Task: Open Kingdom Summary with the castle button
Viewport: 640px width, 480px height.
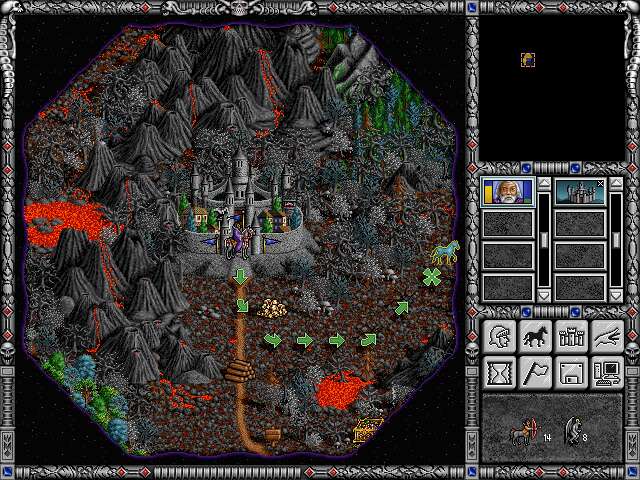Action: (571, 337)
